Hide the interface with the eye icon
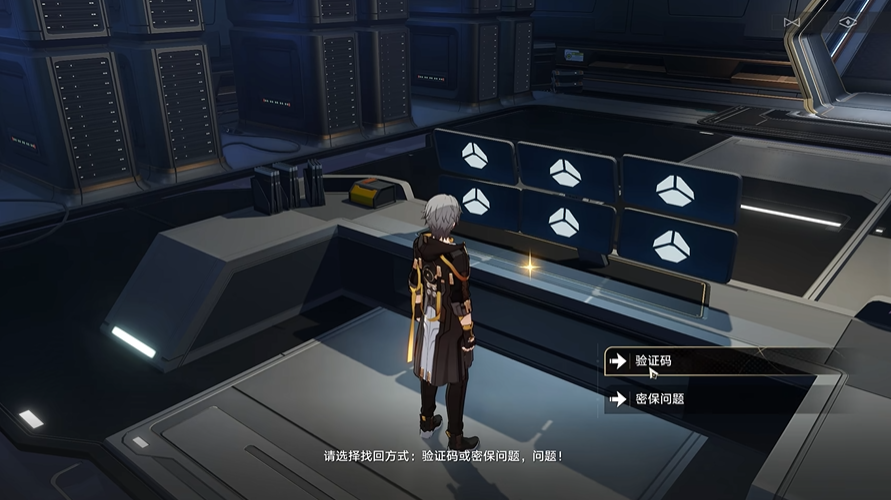891x500 pixels. 847,21
